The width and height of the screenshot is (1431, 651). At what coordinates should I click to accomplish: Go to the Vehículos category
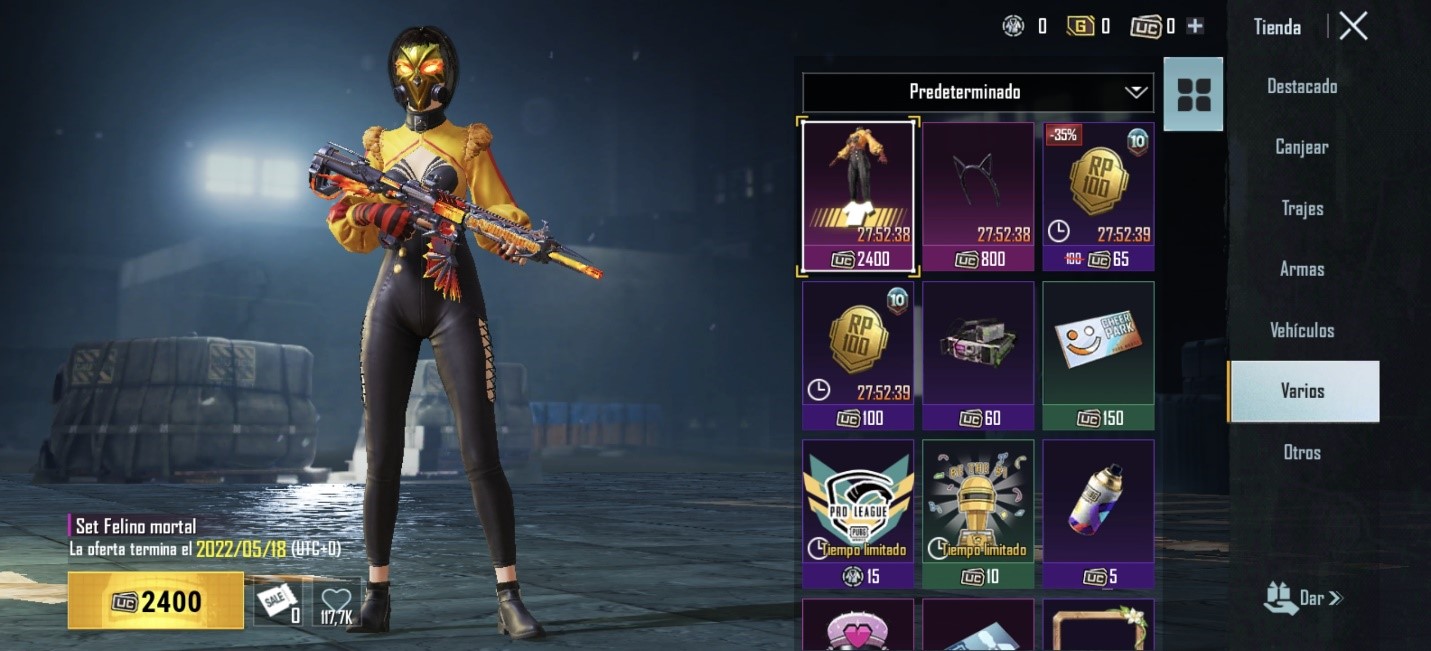[x=1302, y=330]
